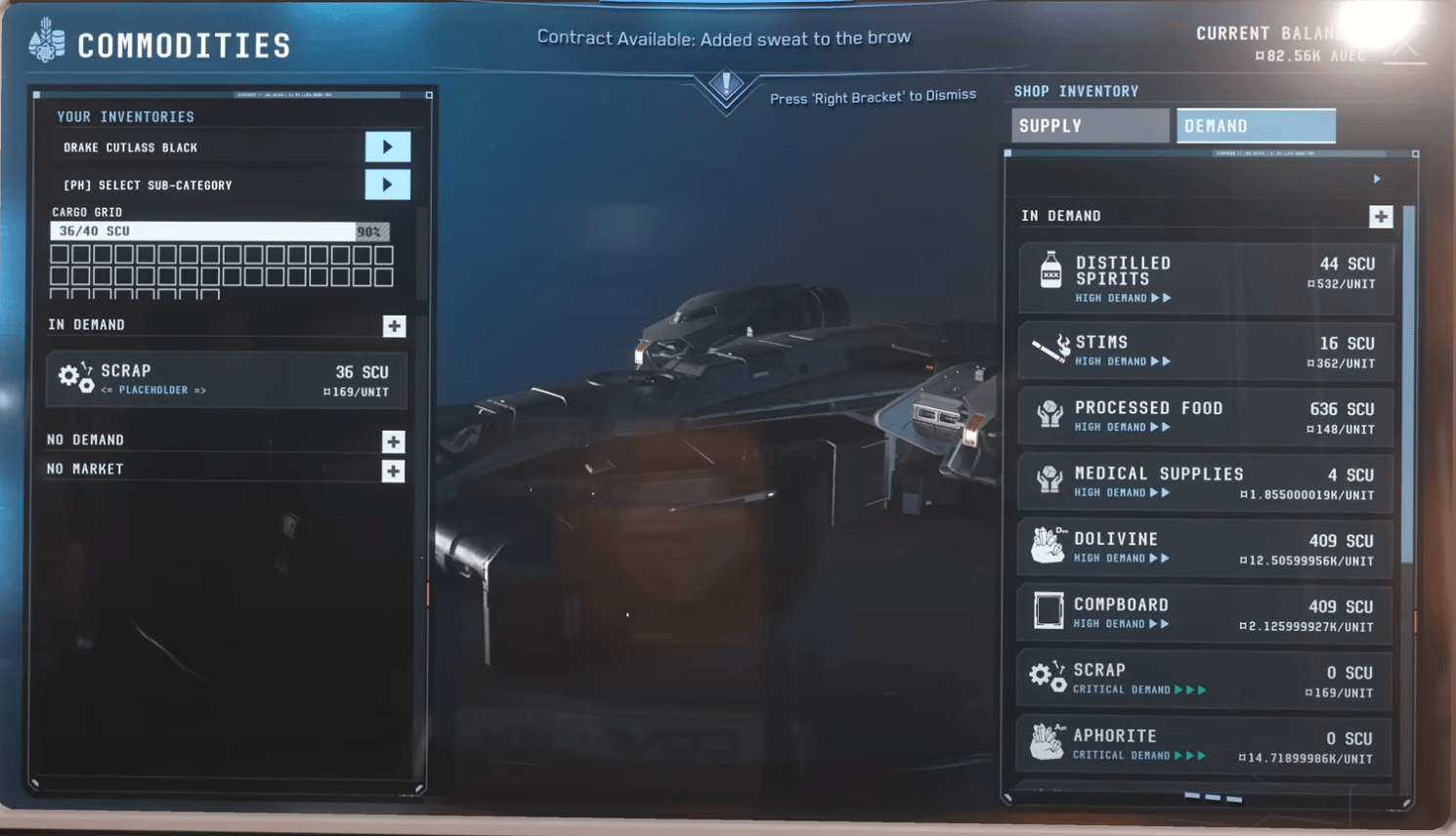Click the plus button next to NO MARKET
1456x836 pixels.
pos(392,471)
